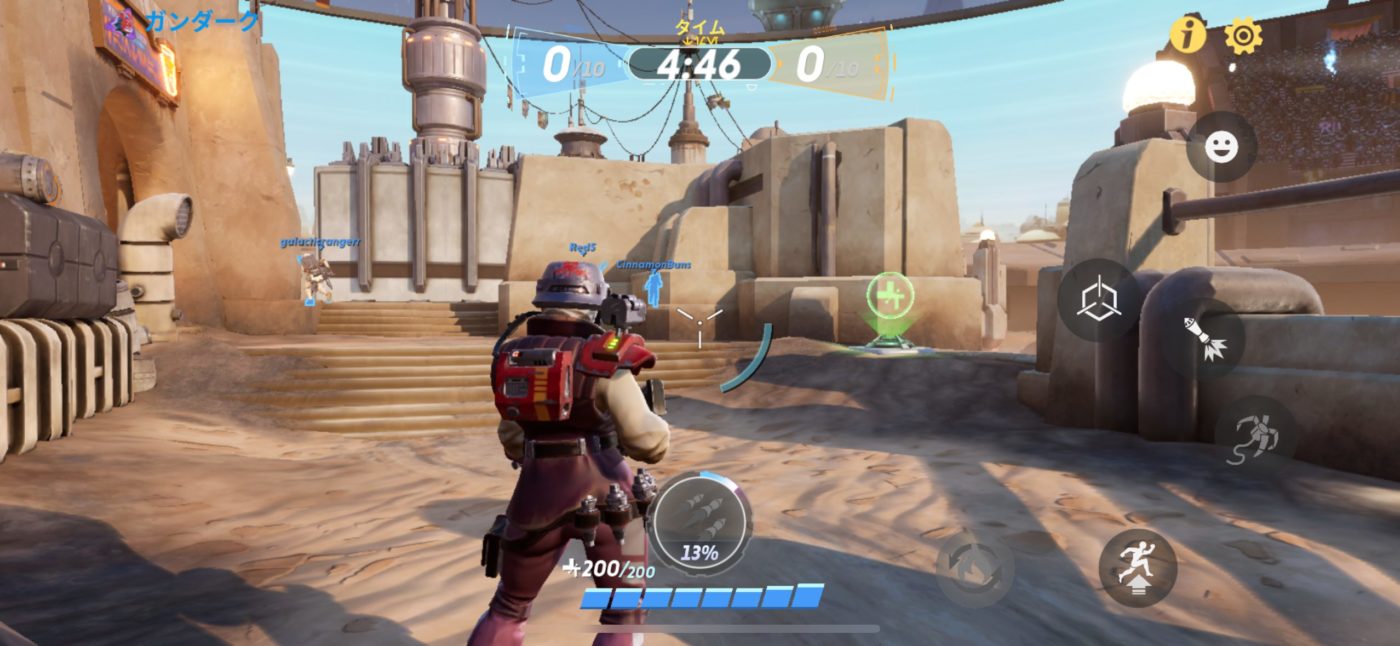Fire the rocket ability
The width and height of the screenshot is (1400, 646).
coord(1204,338)
